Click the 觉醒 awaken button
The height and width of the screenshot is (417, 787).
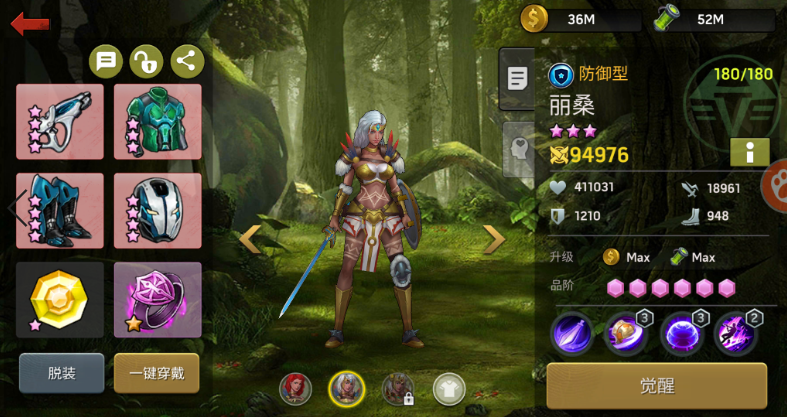pyautogui.click(x=657, y=385)
